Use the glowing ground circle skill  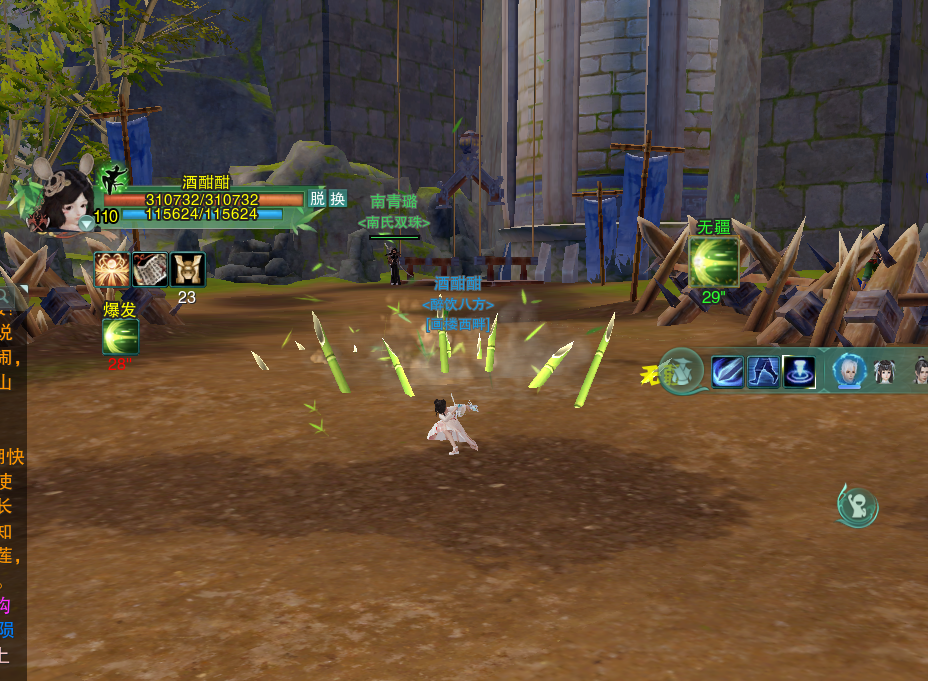799,372
